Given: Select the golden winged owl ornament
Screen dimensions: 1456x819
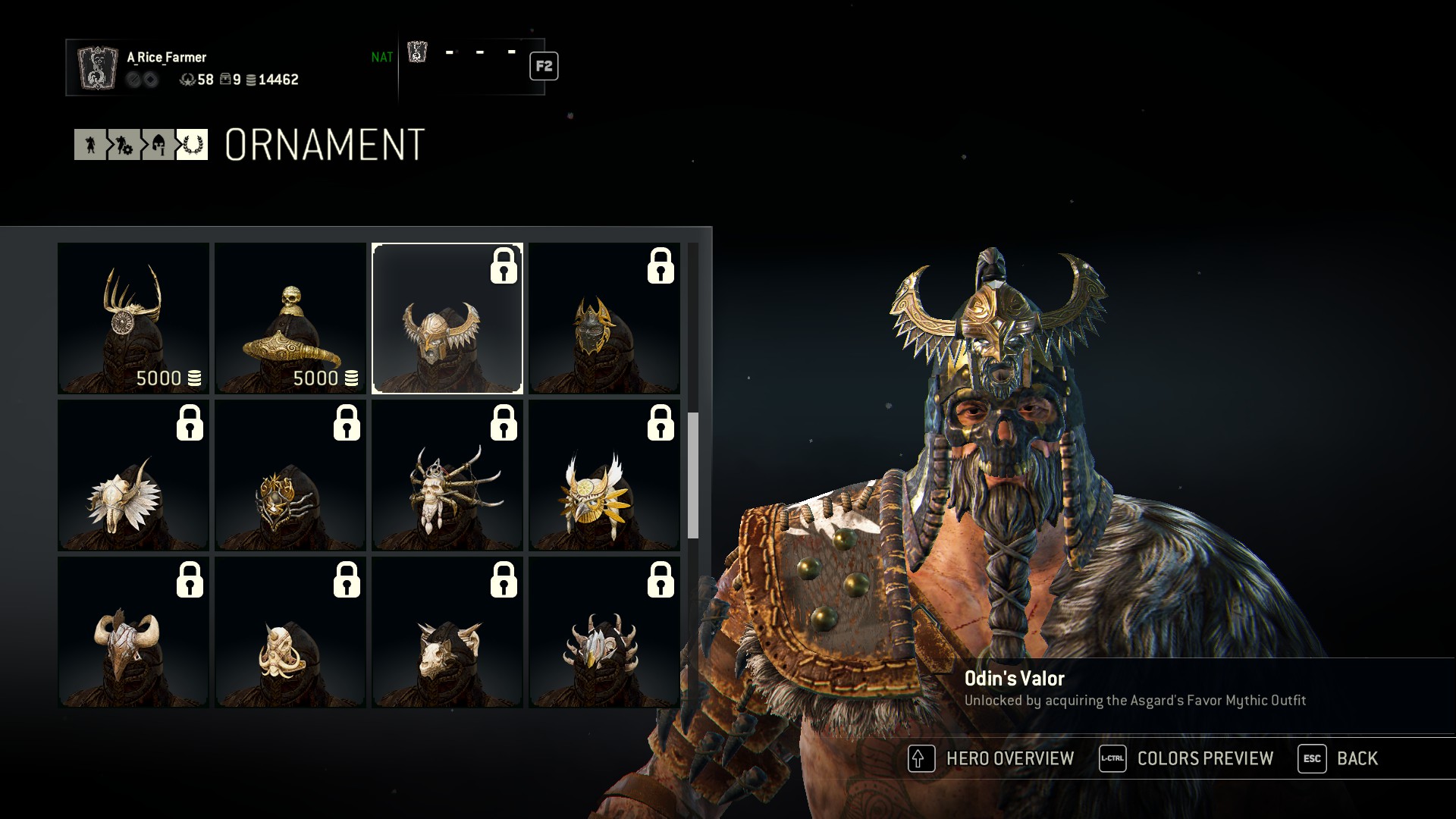Looking at the screenshot, I should [x=604, y=475].
